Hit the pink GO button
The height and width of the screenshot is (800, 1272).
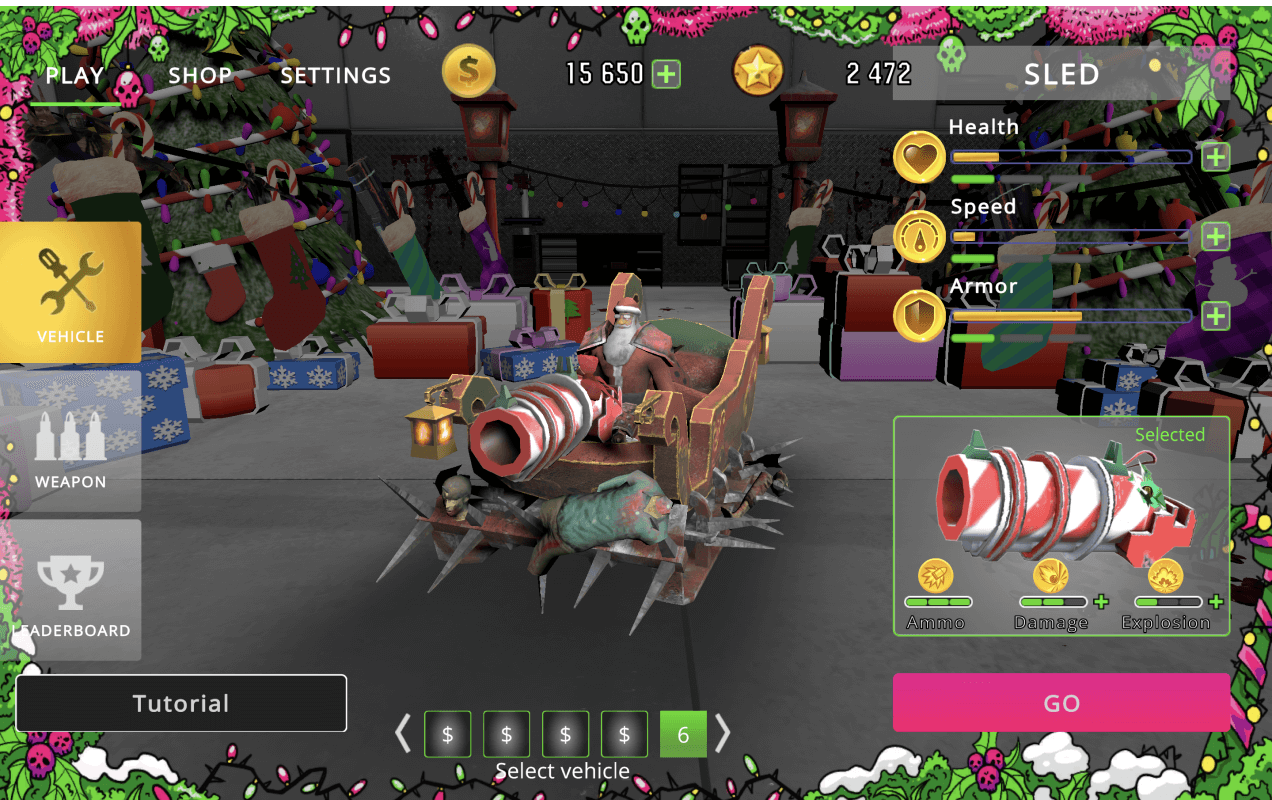tap(1061, 703)
